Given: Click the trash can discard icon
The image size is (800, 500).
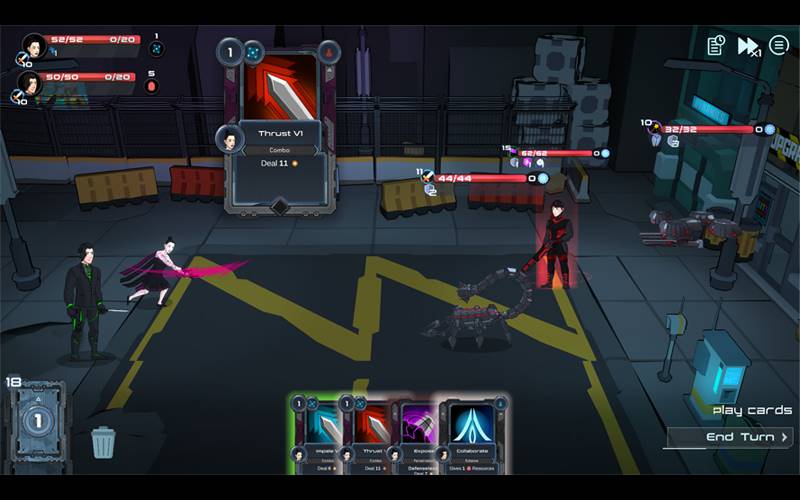Looking at the screenshot, I should (103, 441).
